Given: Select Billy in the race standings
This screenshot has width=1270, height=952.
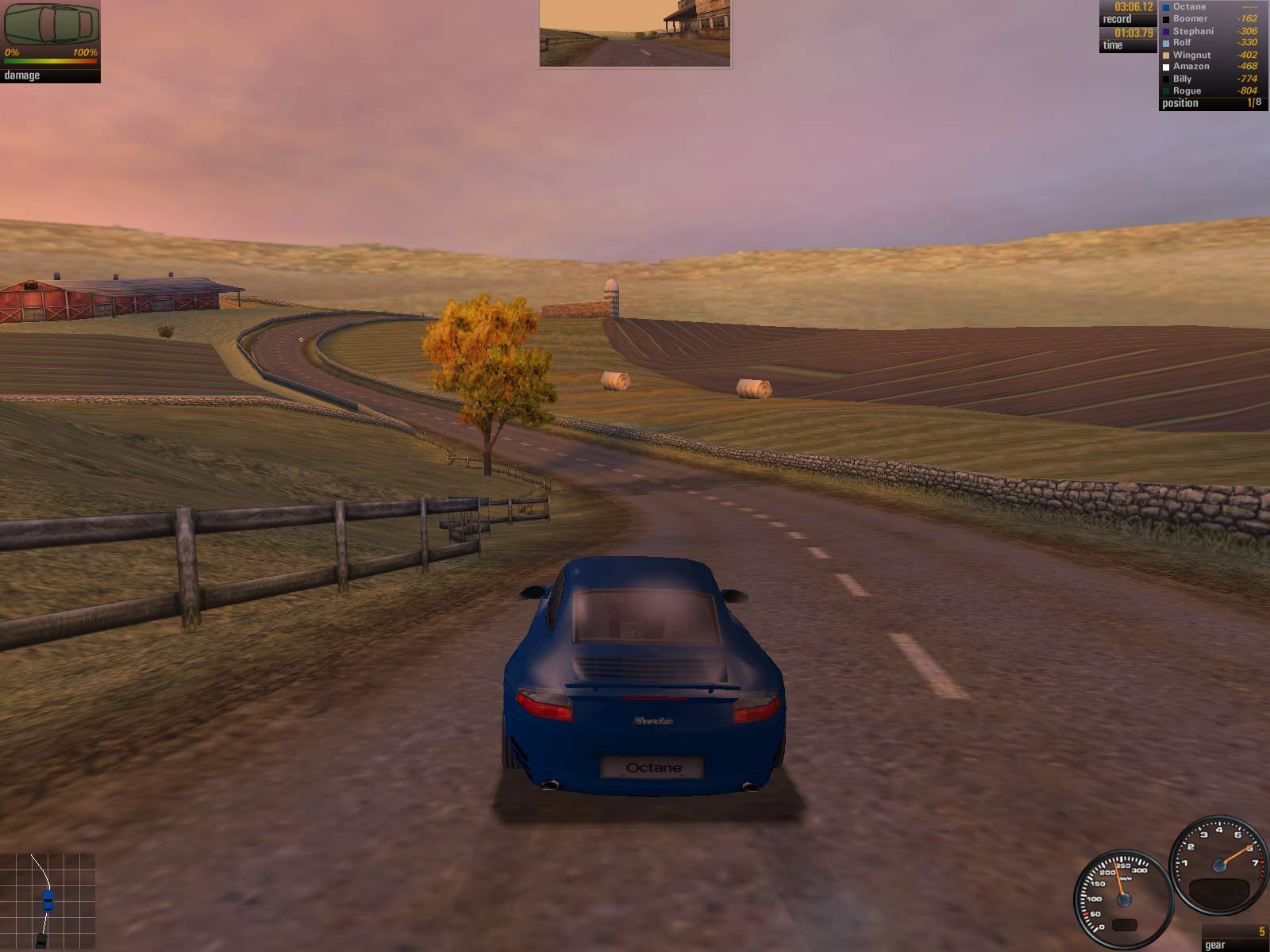Looking at the screenshot, I should click(x=1209, y=79).
